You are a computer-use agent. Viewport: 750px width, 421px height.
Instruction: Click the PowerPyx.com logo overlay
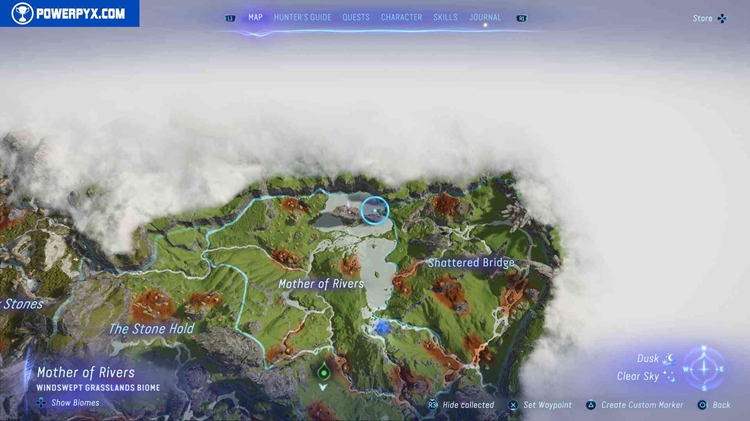pos(70,14)
